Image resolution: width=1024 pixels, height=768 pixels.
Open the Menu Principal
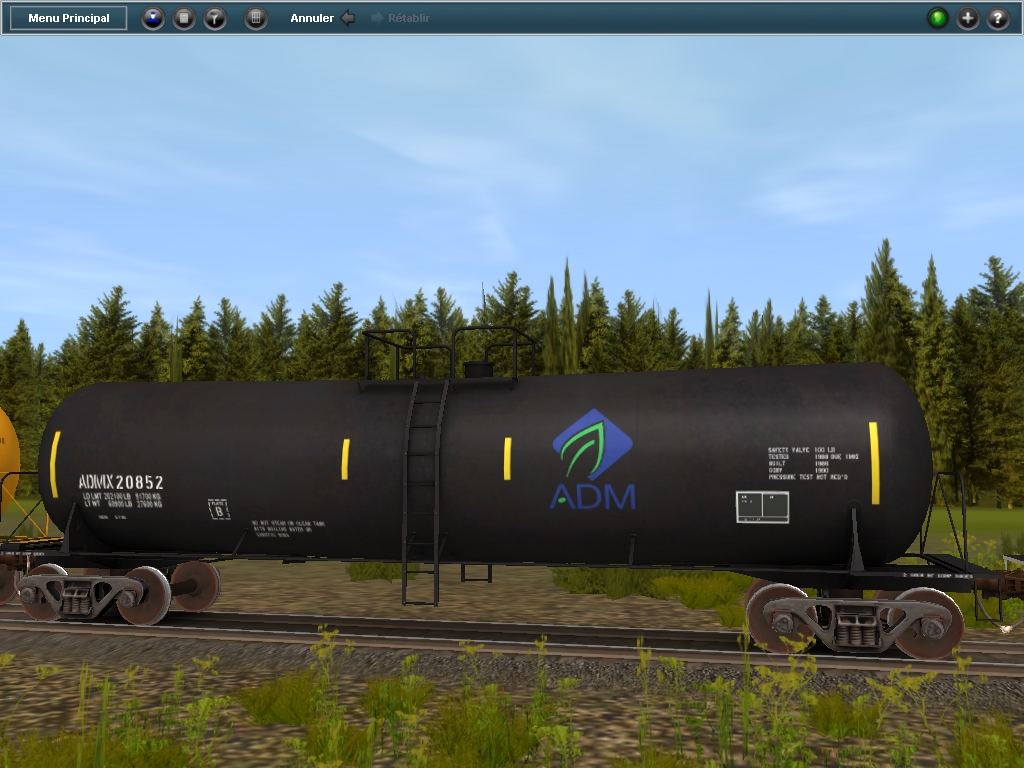click(69, 18)
